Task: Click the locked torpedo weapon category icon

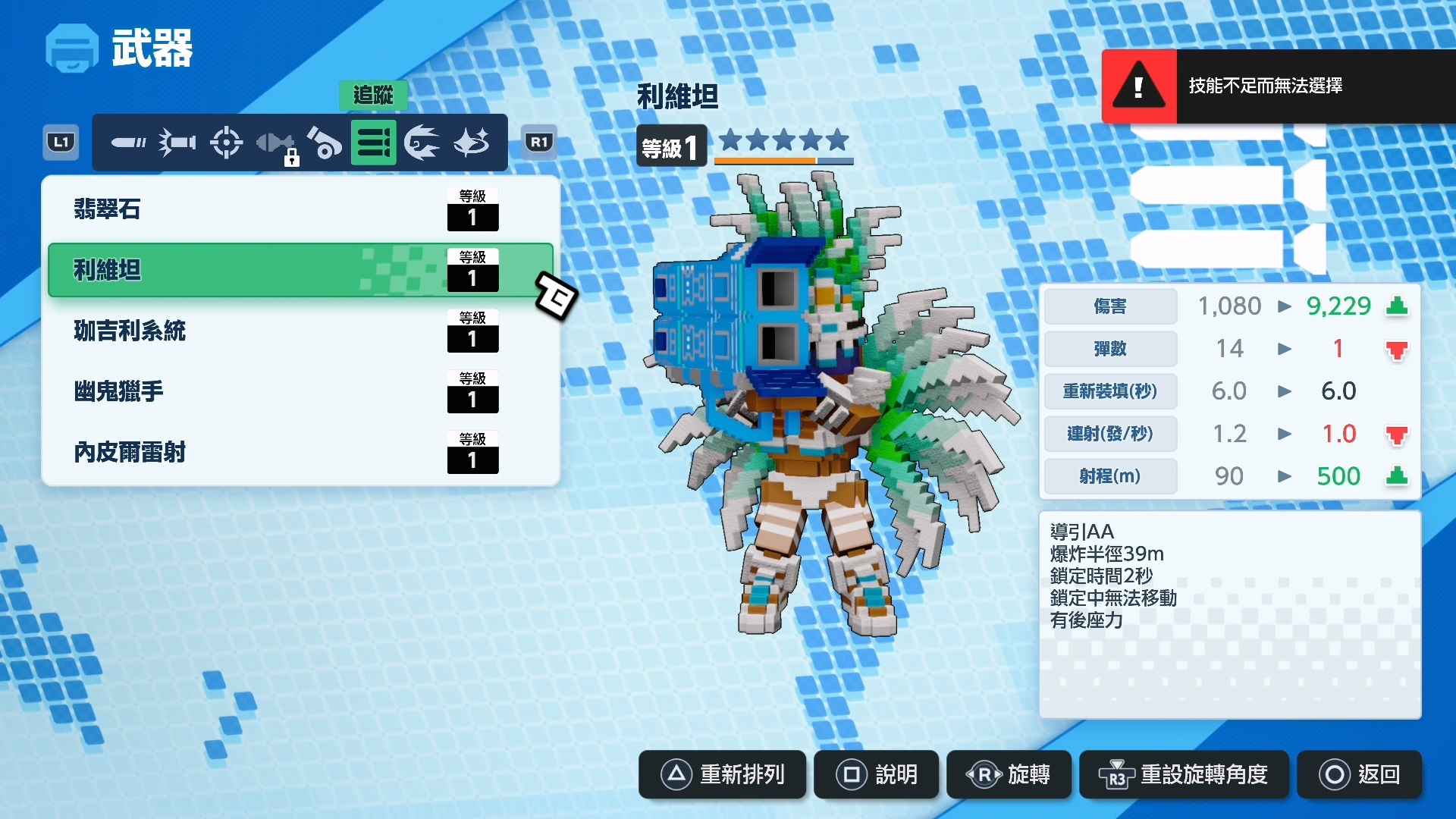Action: point(276,142)
